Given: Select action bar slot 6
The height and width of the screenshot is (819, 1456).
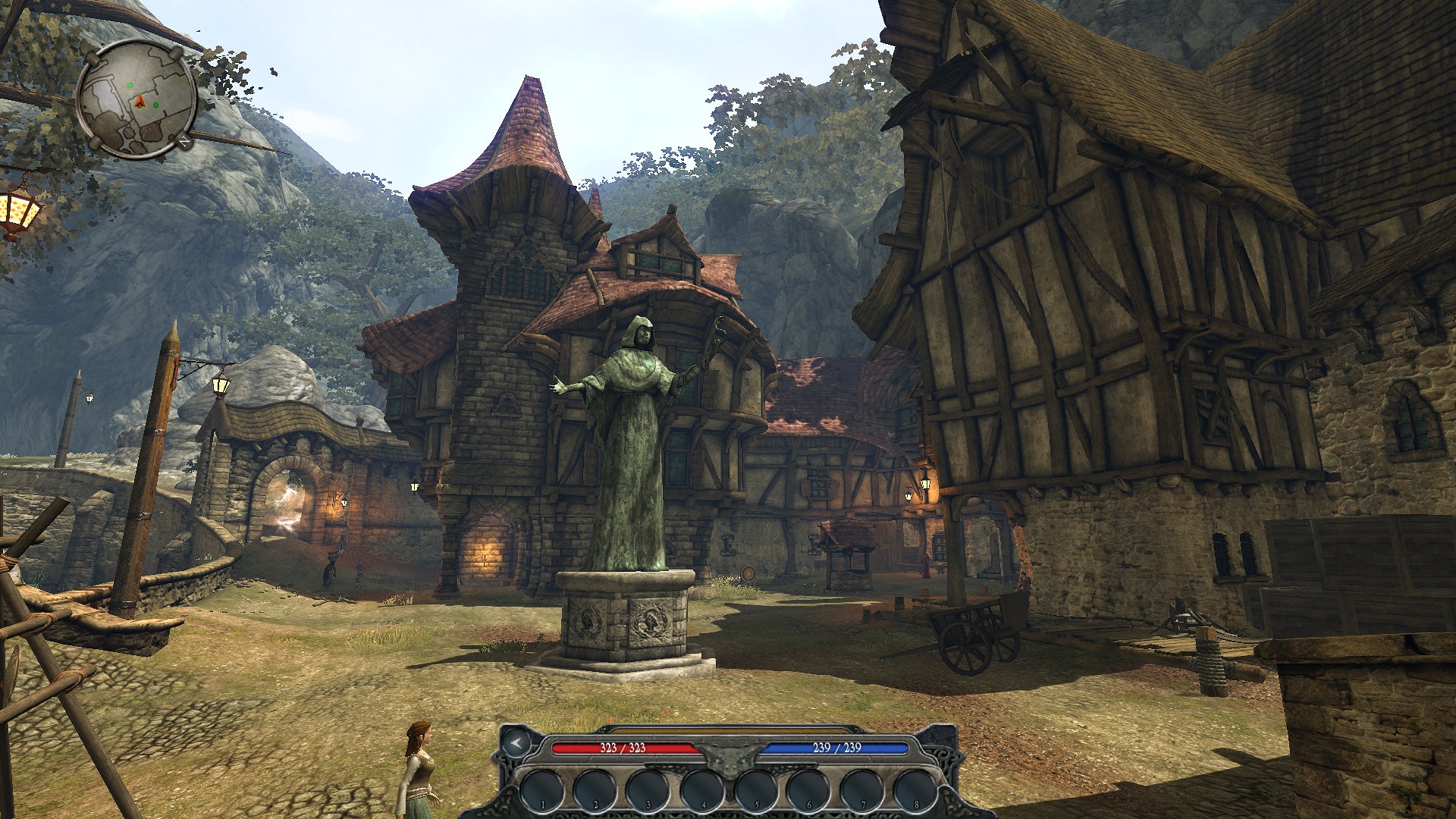Looking at the screenshot, I should [x=809, y=789].
